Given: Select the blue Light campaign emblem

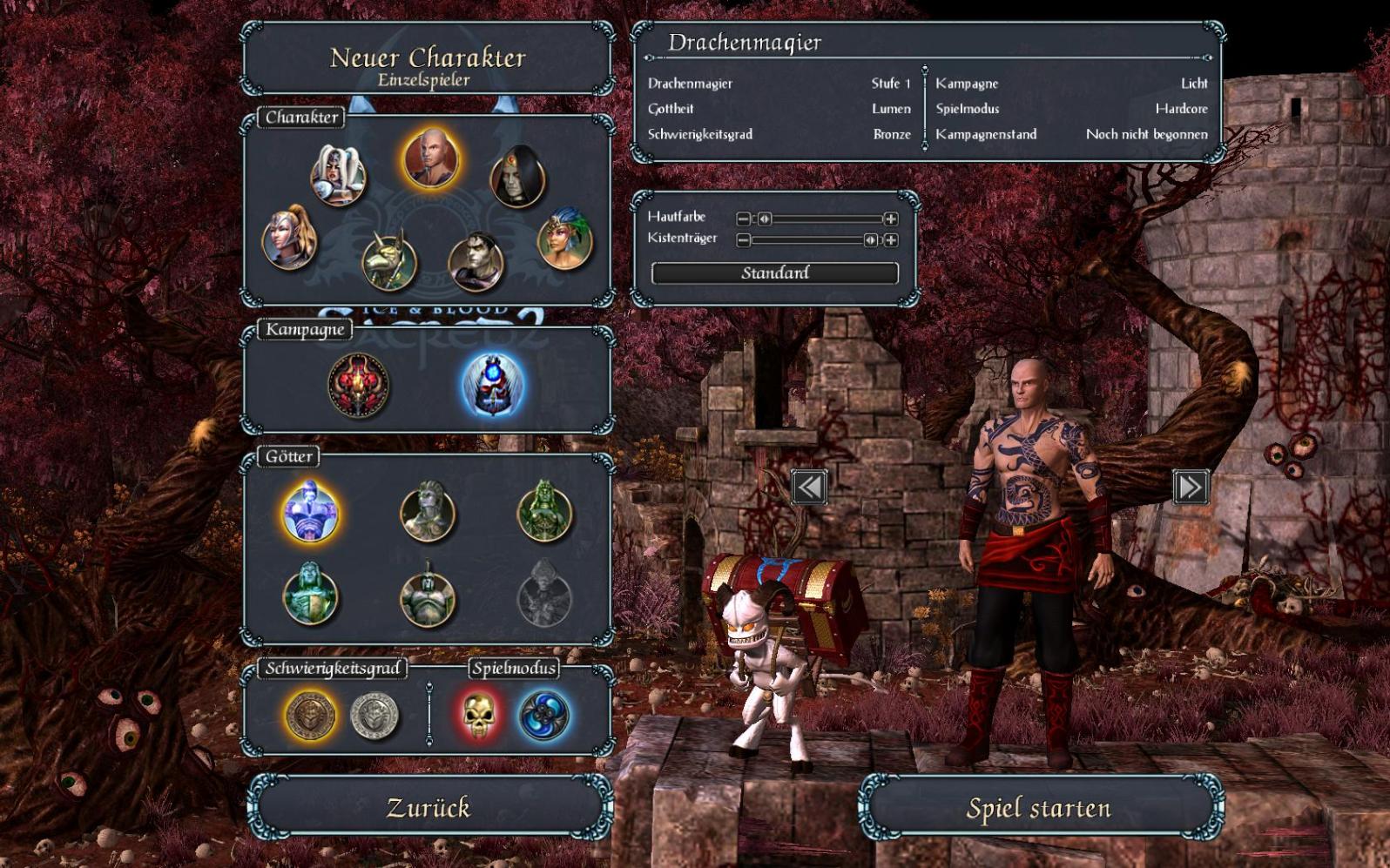Looking at the screenshot, I should pyautogui.click(x=492, y=383).
